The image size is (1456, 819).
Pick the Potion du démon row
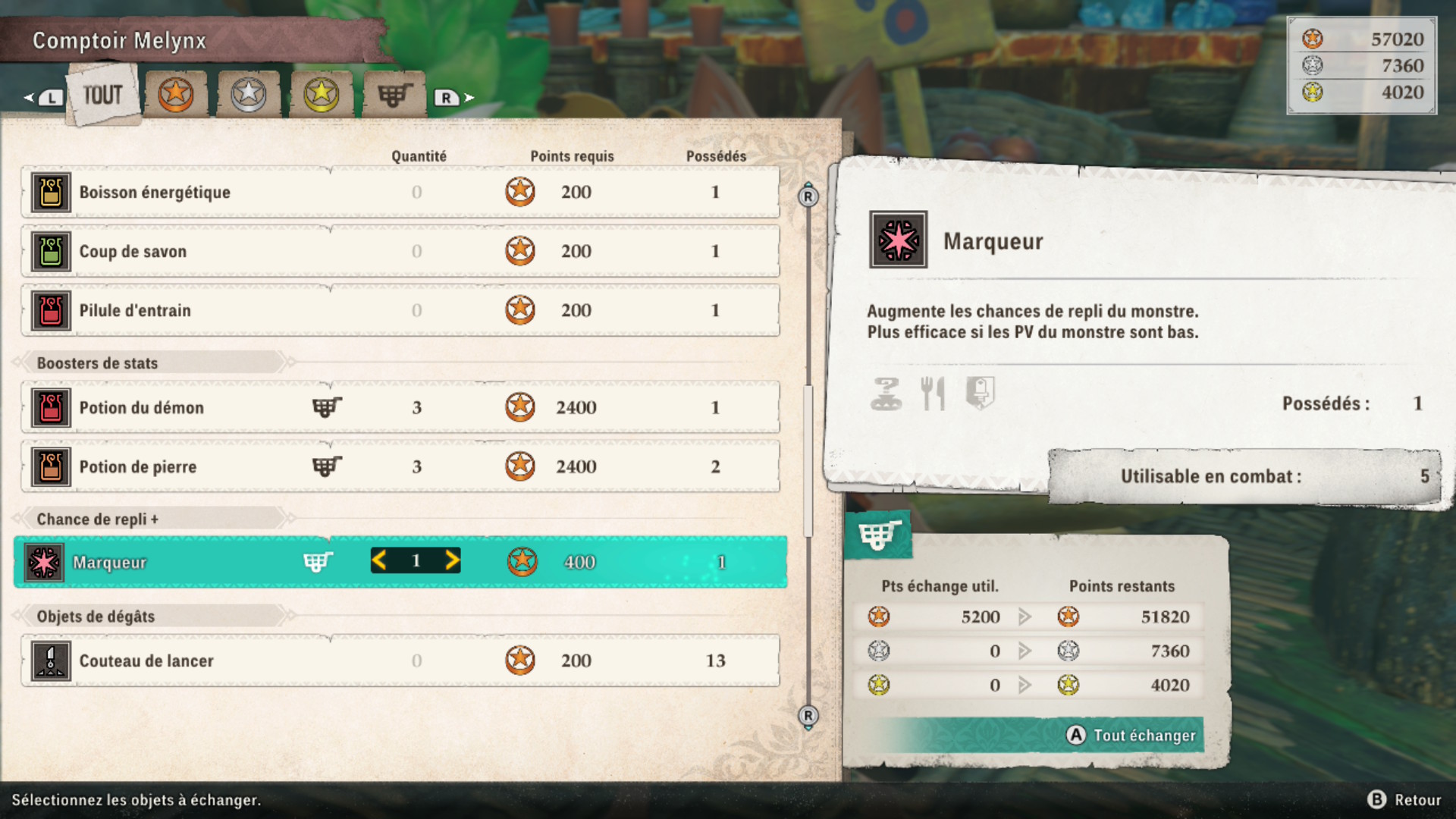(x=400, y=408)
